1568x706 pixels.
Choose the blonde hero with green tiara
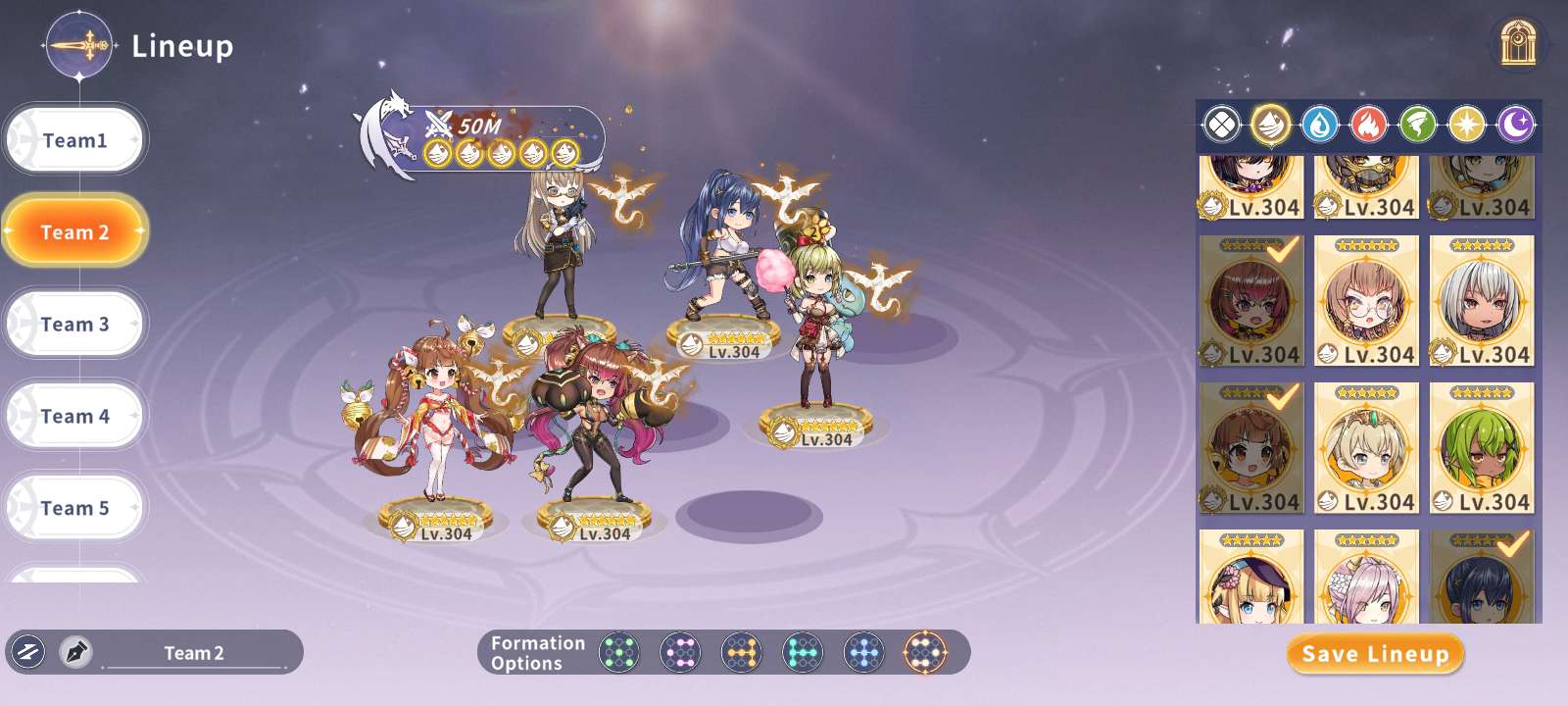point(1366,448)
